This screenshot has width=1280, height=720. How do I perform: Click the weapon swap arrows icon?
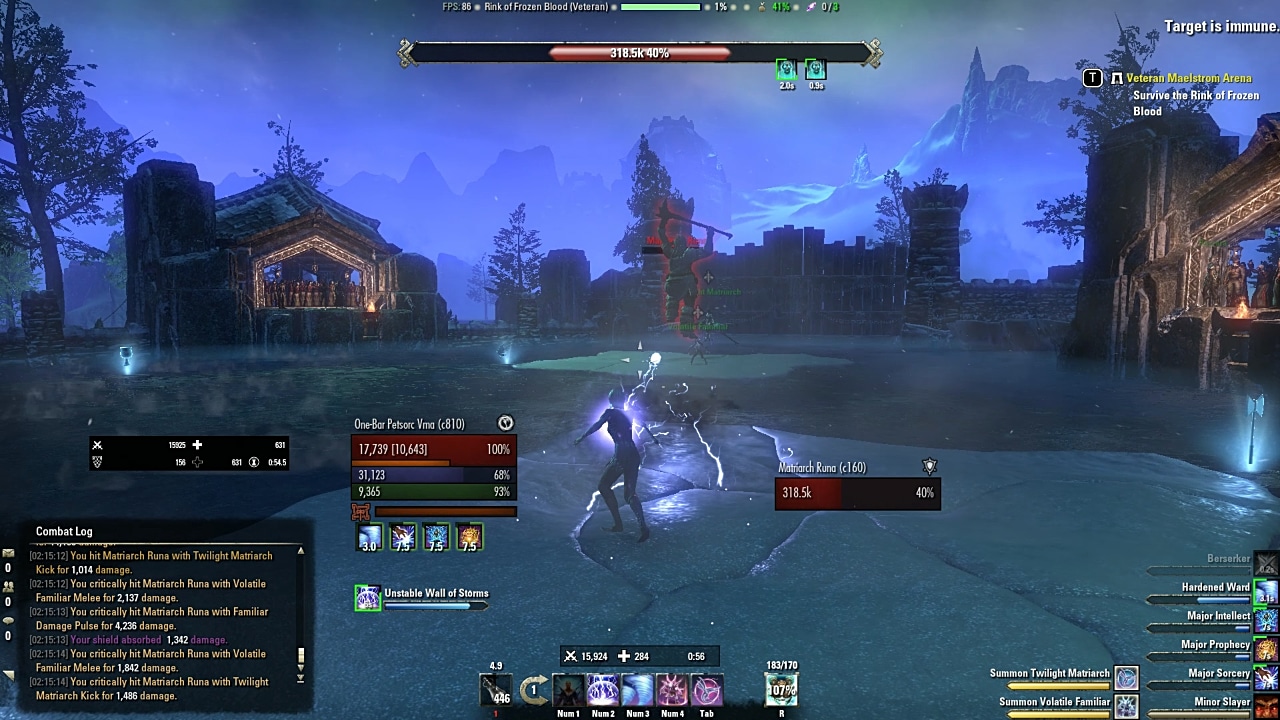tap(534, 689)
